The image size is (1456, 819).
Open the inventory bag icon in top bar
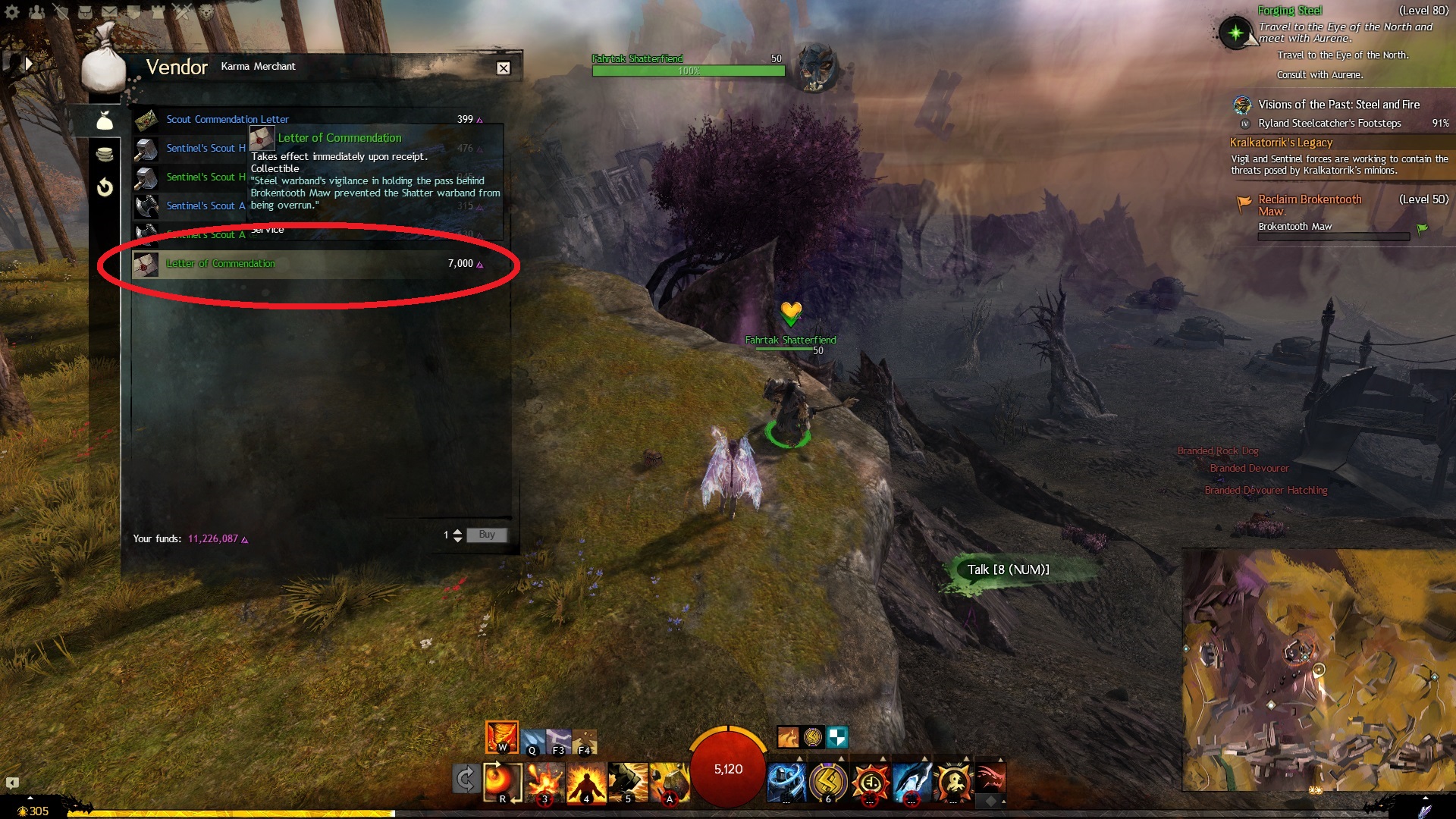click(x=85, y=12)
